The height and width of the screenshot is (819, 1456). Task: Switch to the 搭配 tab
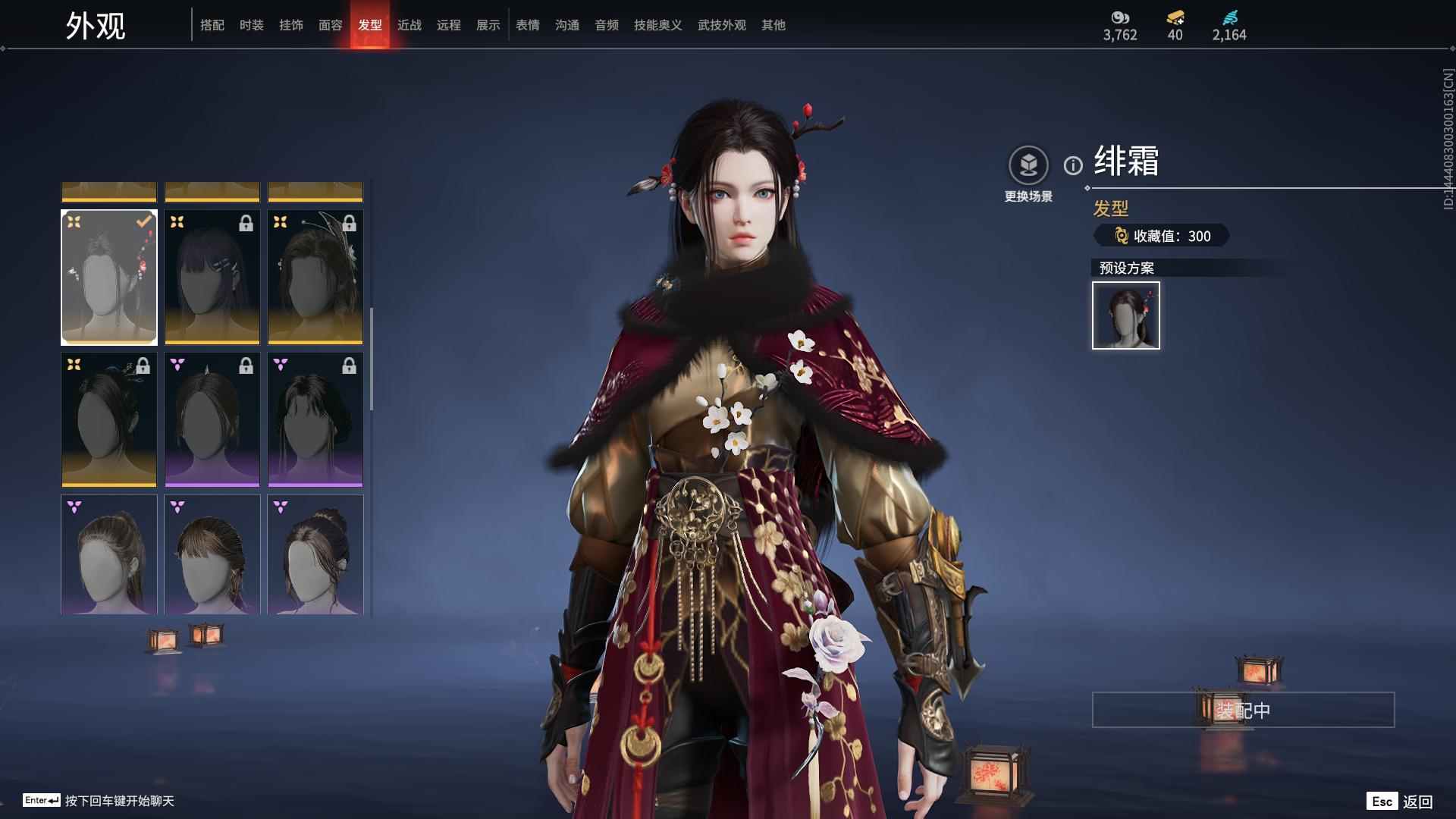tap(212, 25)
